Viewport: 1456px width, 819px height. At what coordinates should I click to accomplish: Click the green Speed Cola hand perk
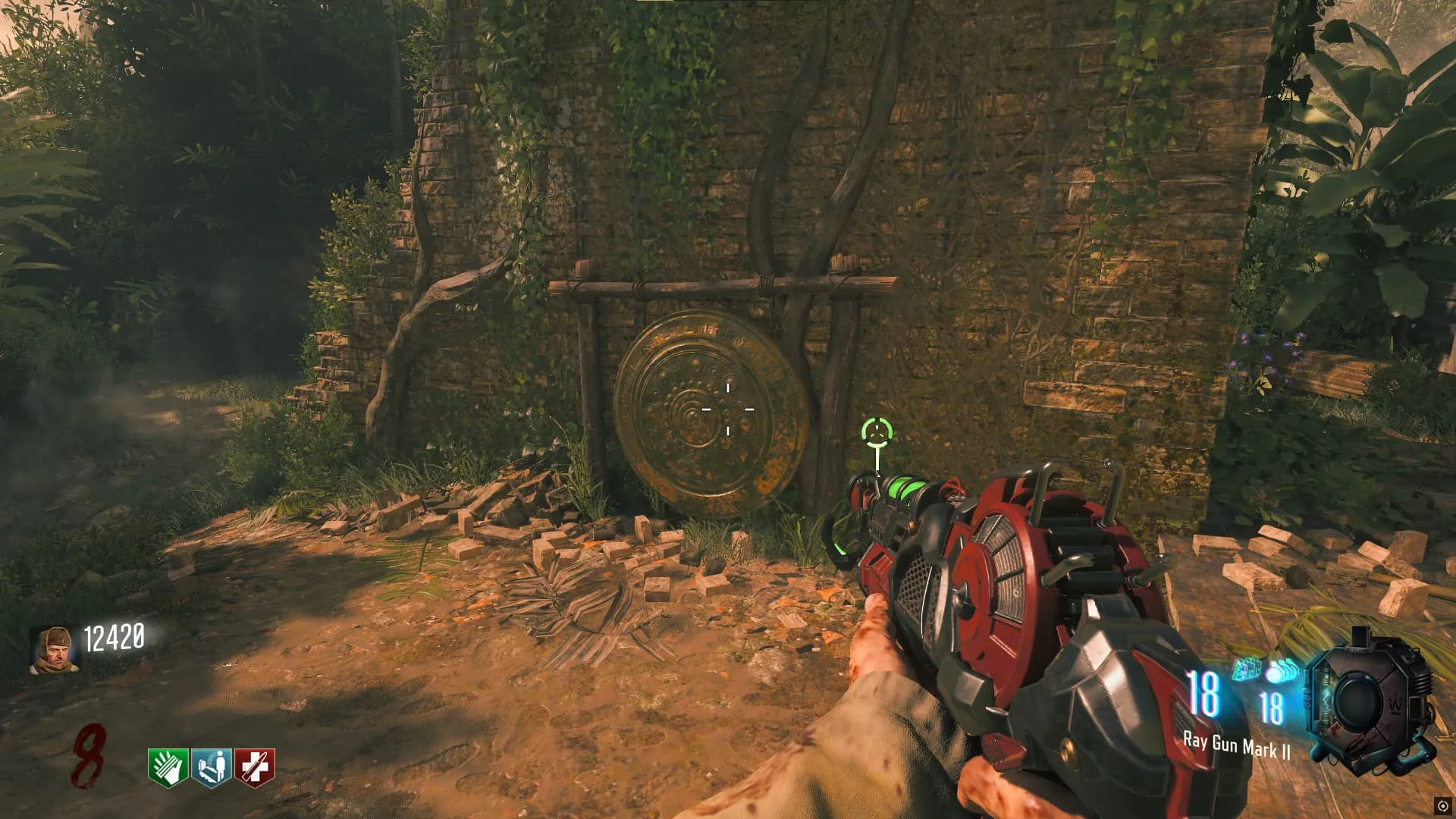[x=168, y=767]
